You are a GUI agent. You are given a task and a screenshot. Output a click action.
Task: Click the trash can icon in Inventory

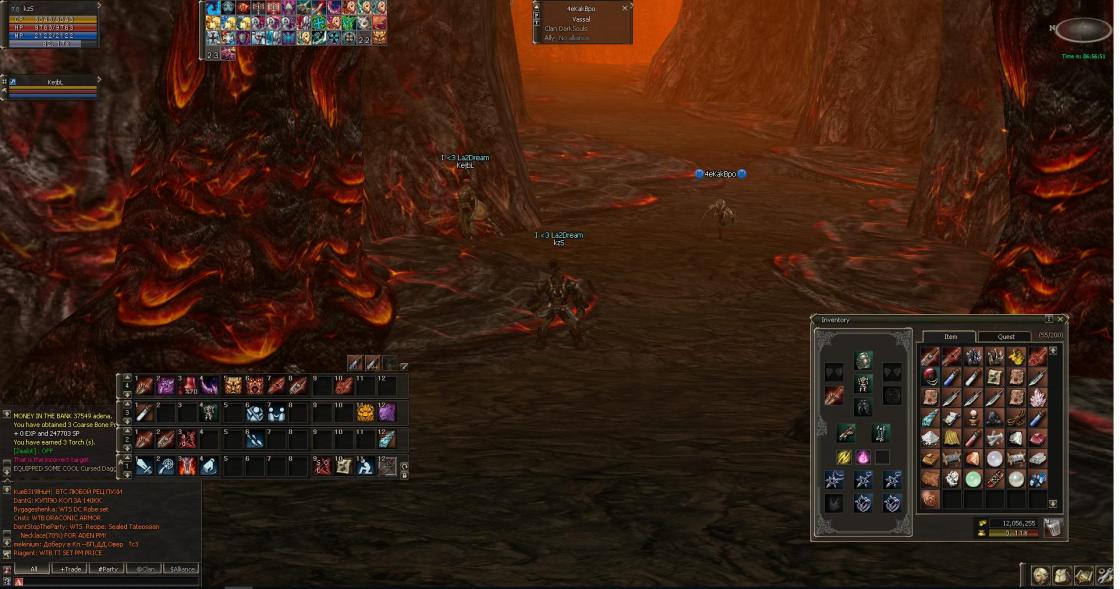click(x=1052, y=527)
